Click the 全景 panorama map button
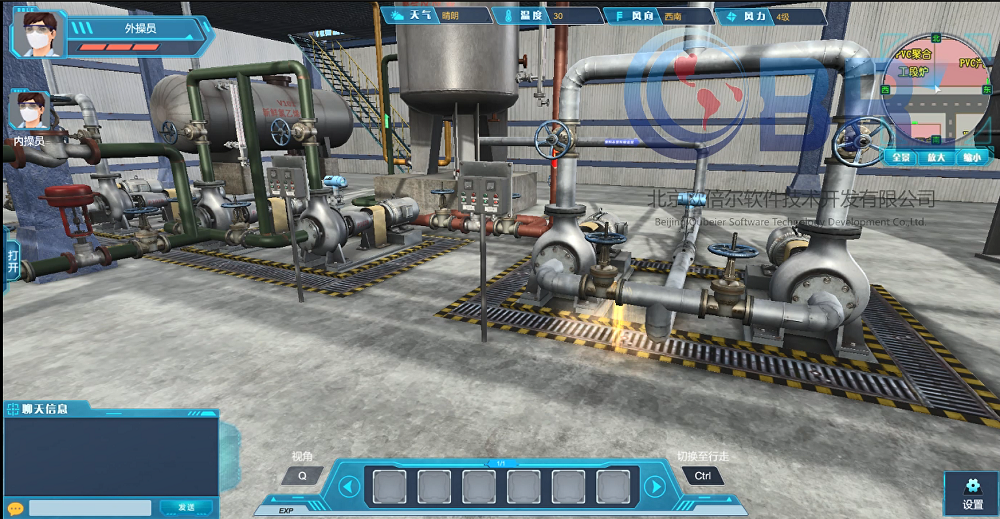The height and width of the screenshot is (519, 1000). point(901,157)
